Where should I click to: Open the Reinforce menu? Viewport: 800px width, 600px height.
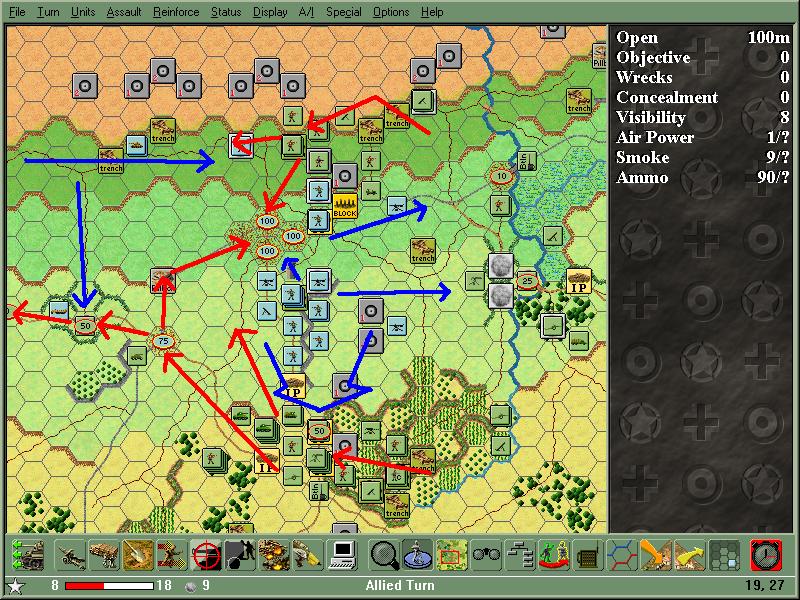[x=176, y=12]
